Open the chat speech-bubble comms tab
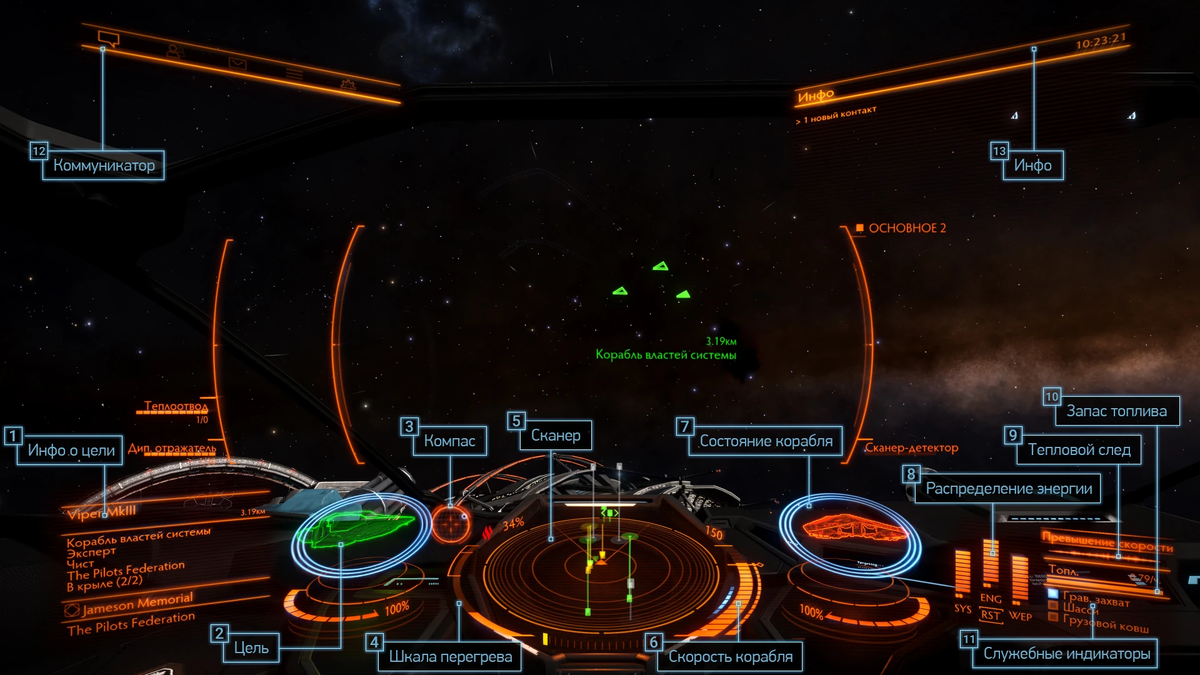 coord(109,38)
